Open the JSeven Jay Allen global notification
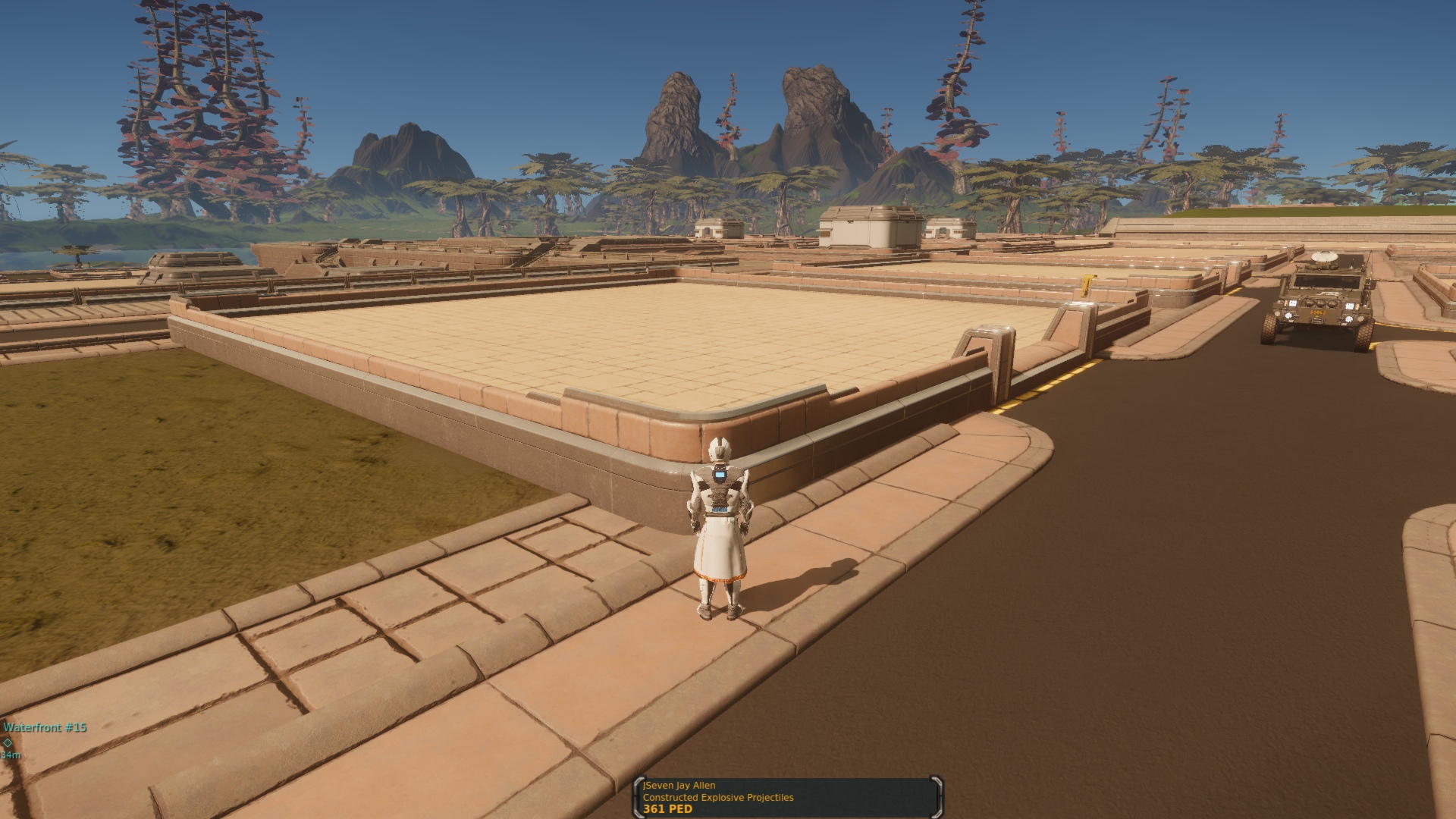Image resolution: width=1456 pixels, height=819 pixels. click(x=787, y=797)
